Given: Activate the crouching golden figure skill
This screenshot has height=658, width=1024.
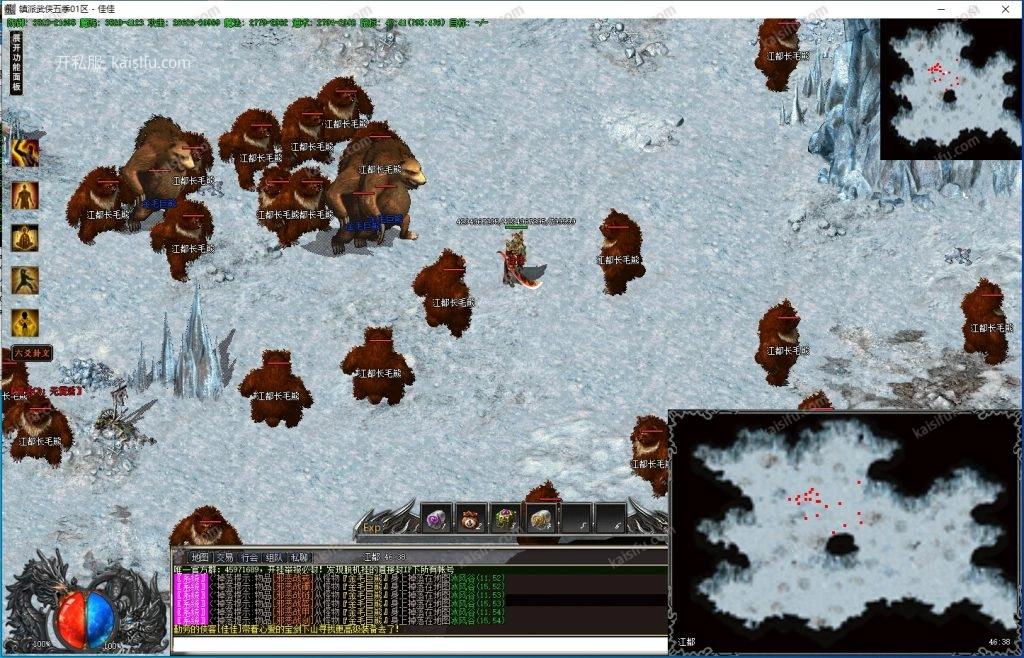Looking at the screenshot, I should point(25,322).
